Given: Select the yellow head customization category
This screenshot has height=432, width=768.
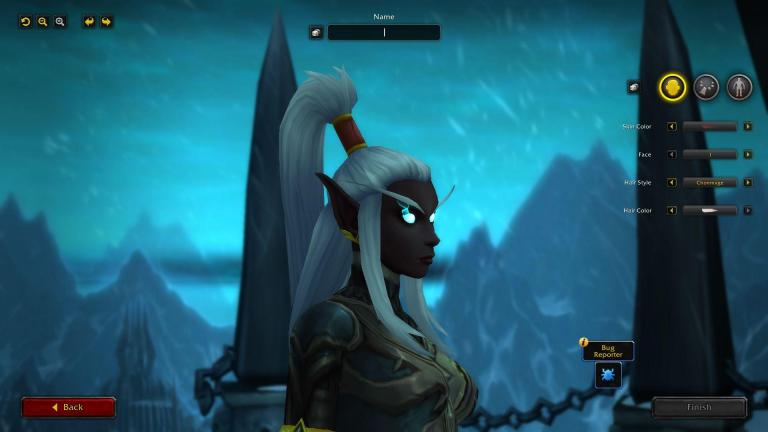Looking at the screenshot, I should click(672, 87).
